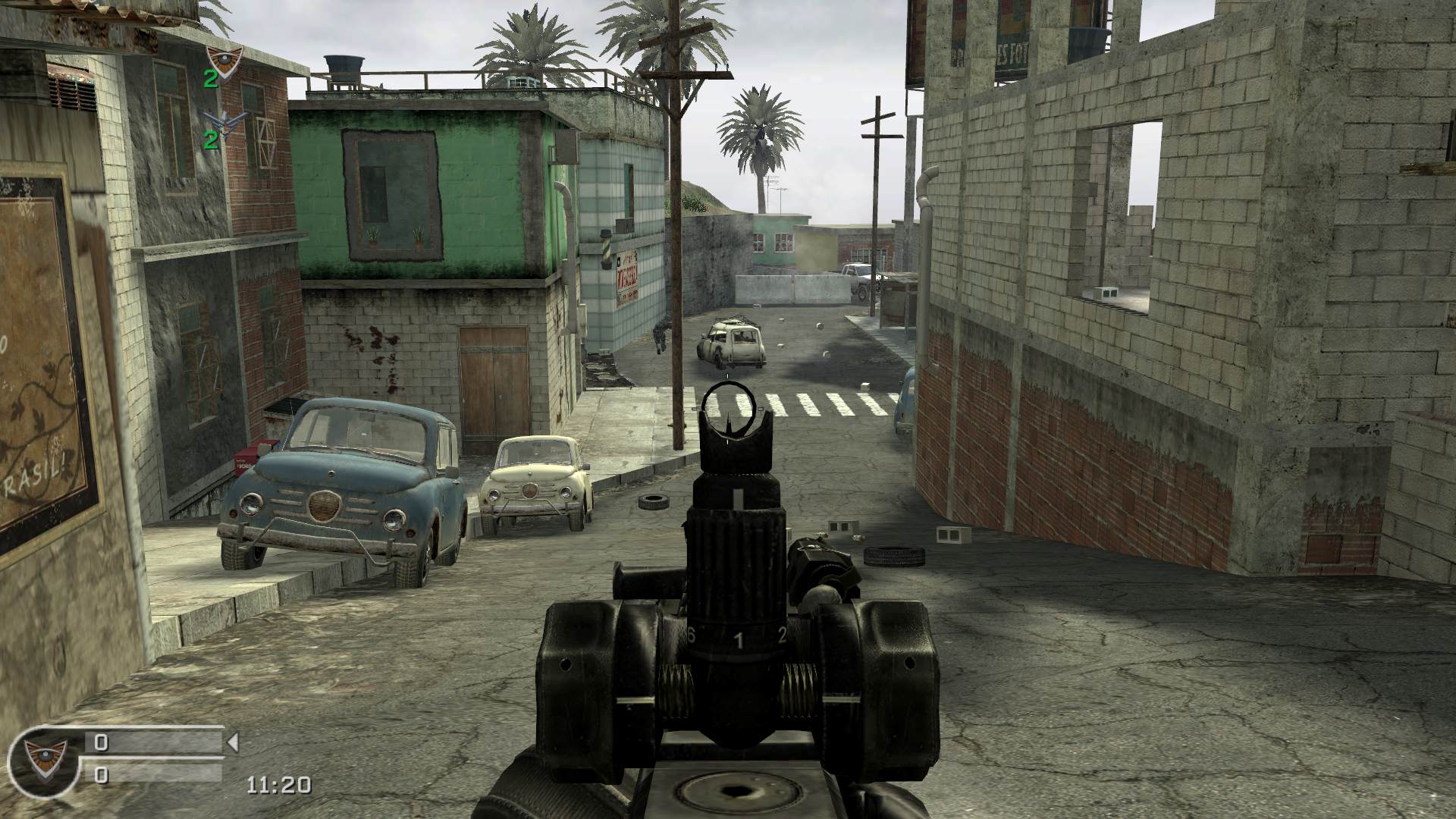Screen dimensions: 1456x819
Task: Click the eye-shield team icon above the green count
Action: tap(224, 56)
